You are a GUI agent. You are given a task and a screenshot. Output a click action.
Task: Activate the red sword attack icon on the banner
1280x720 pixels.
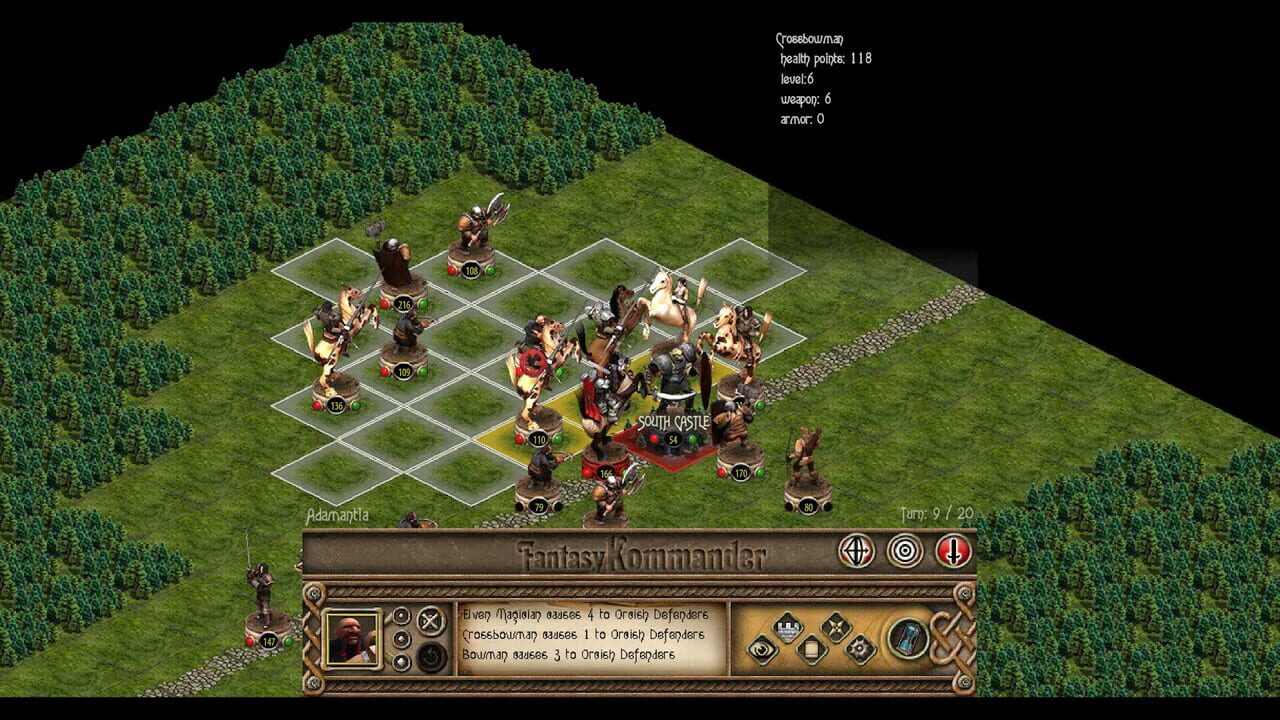[x=953, y=550]
